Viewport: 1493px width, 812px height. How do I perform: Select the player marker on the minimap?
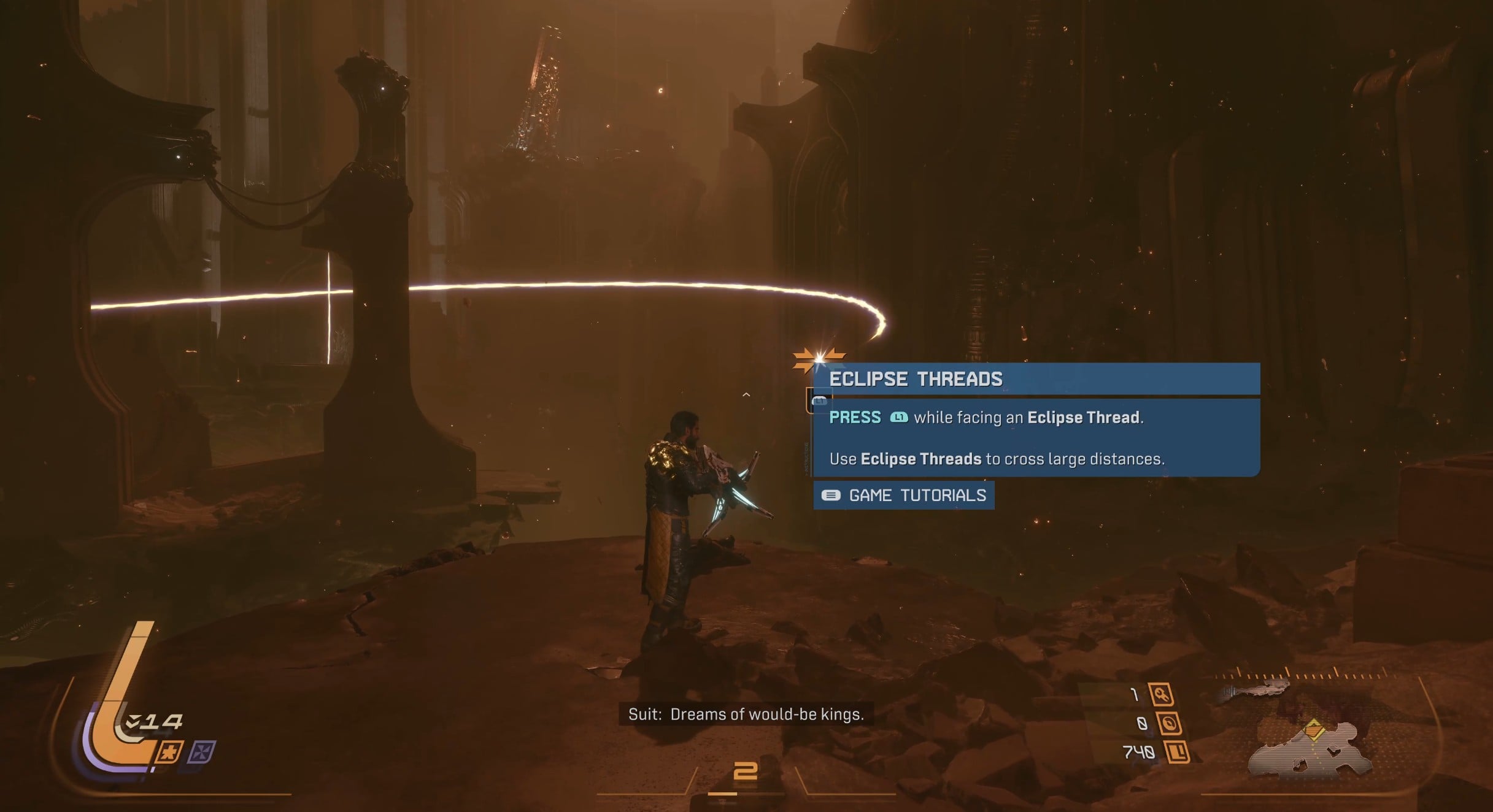pyautogui.click(x=1314, y=730)
